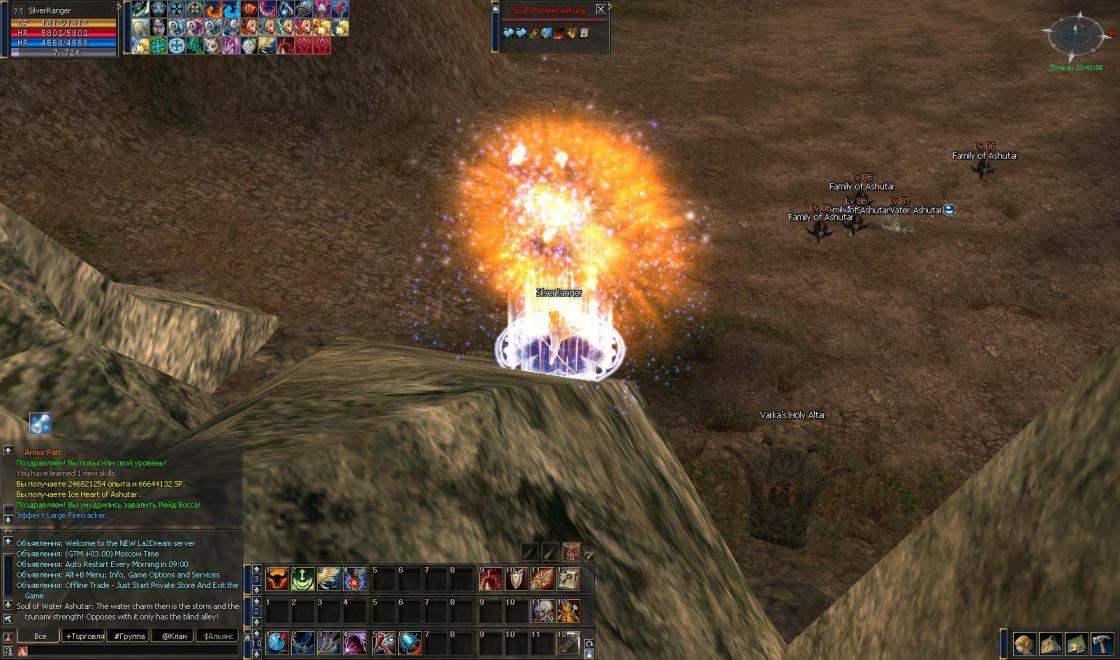Open the $Альянс alliance chat tab
Image resolution: width=1120 pixels, height=660 pixels.
coord(219,635)
